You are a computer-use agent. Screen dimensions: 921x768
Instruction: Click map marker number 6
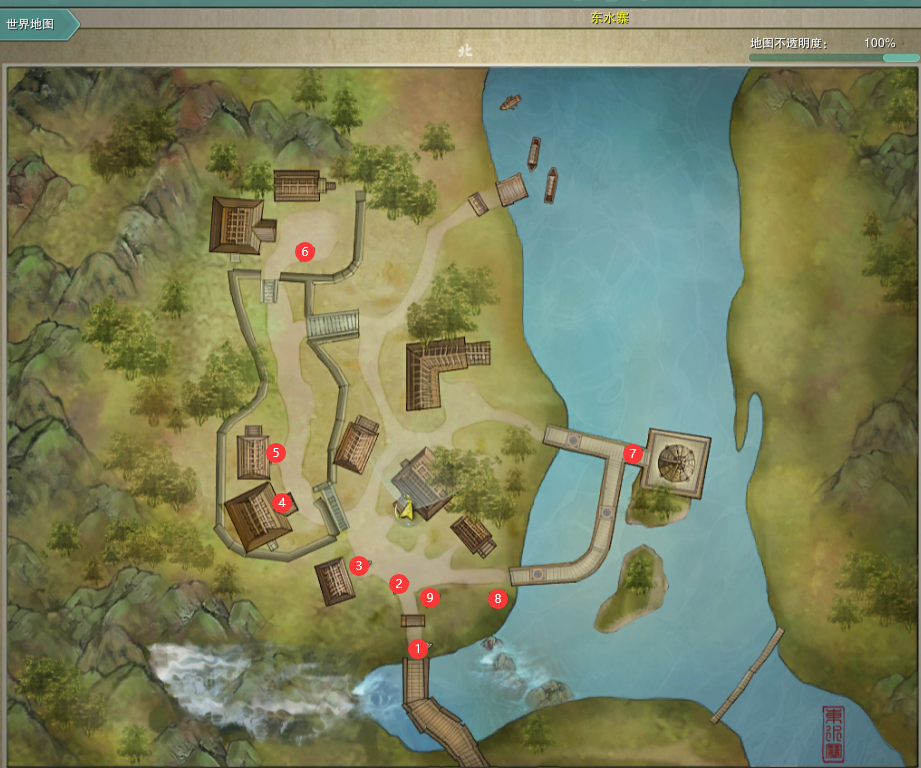[305, 251]
